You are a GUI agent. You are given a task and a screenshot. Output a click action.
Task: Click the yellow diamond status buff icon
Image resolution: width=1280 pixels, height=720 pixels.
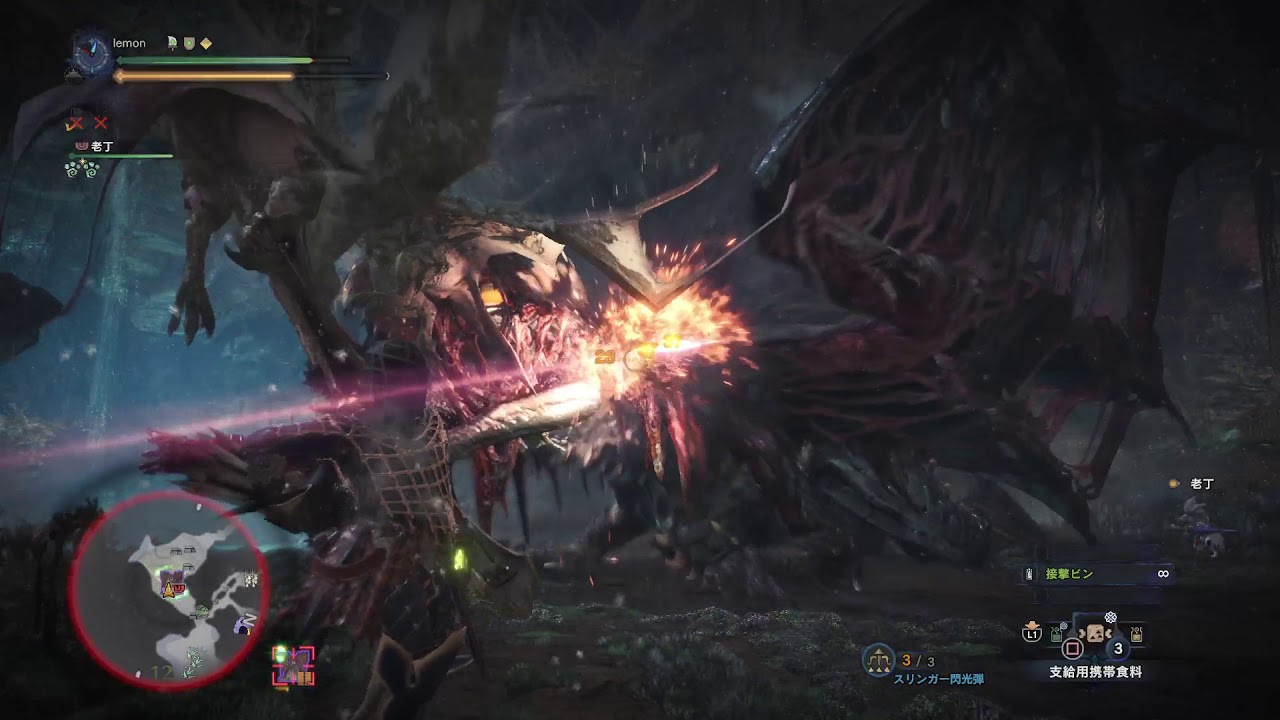click(206, 43)
